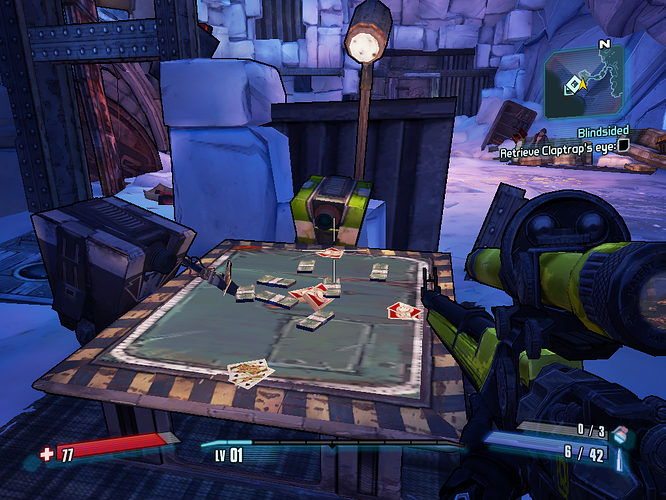Screen dimensions: 666x500
Task: Click the Retrieve Claptrap's eye objective checkbox
Action: [623, 146]
